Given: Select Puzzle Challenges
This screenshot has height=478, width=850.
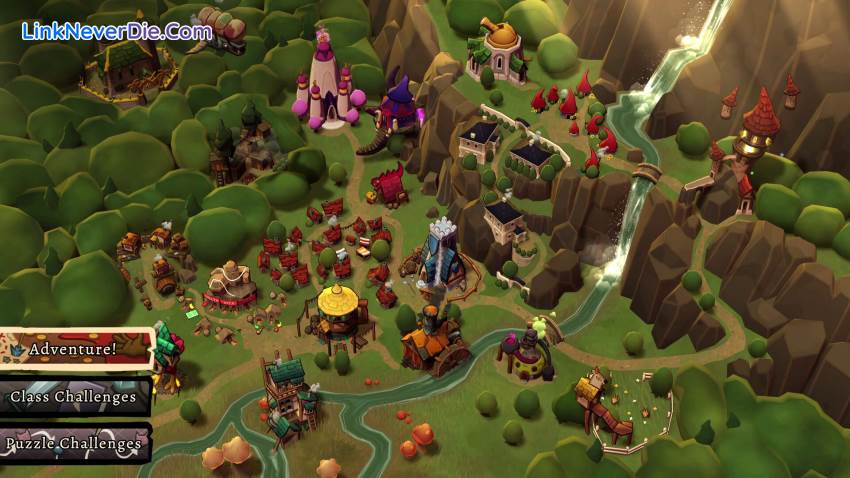Looking at the screenshot, I should click(x=74, y=443).
